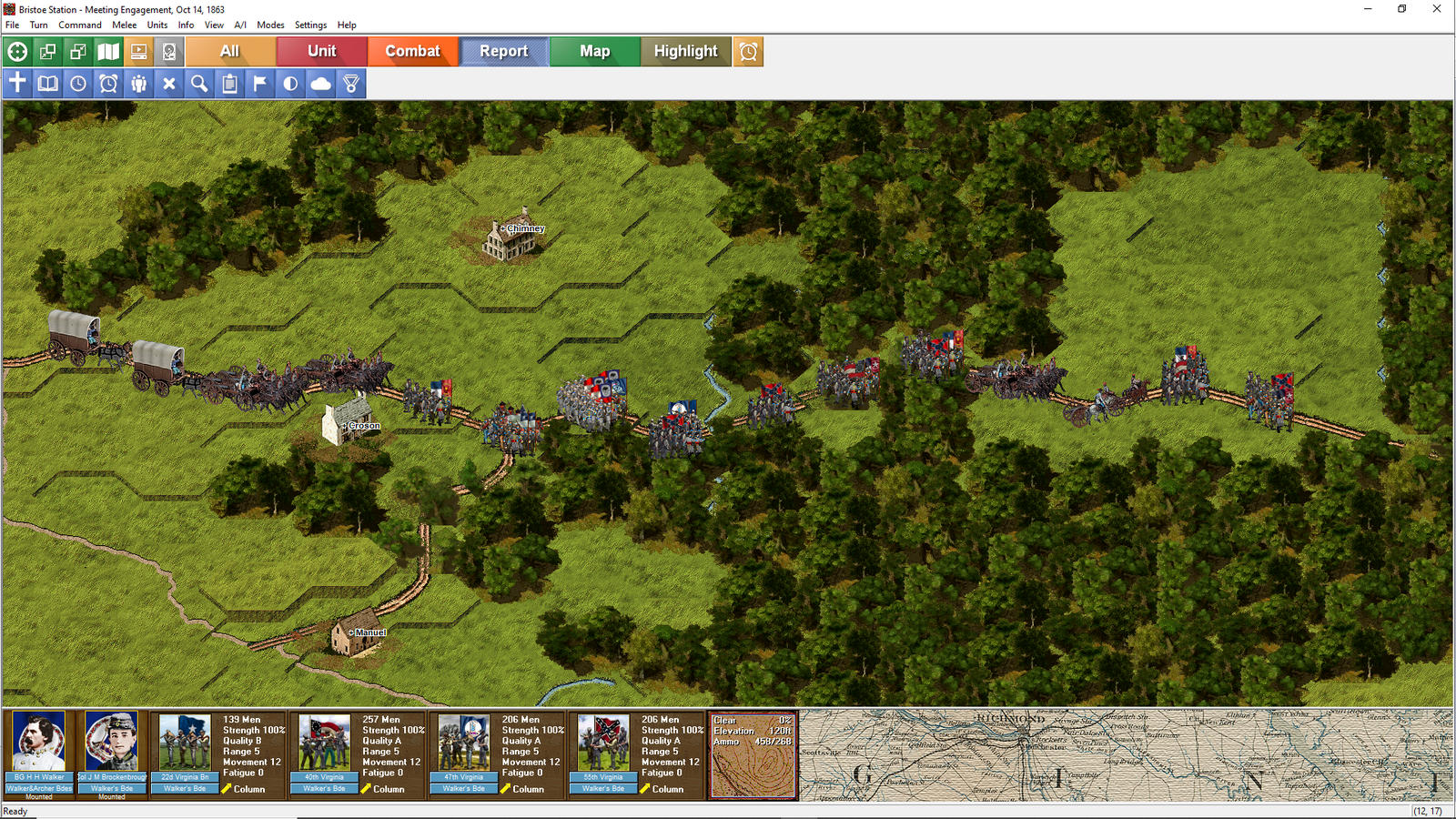
Task: Open the scenario book icon
Action: point(46,84)
